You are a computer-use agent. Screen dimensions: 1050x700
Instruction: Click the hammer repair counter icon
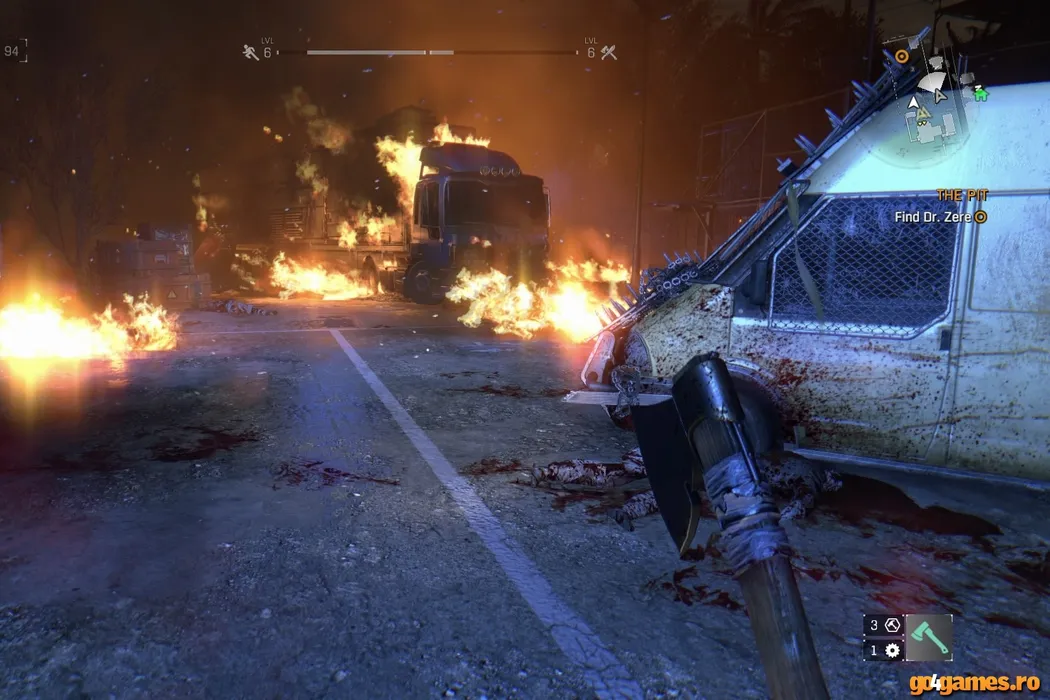pyautogui.click(x=892, y=625)
